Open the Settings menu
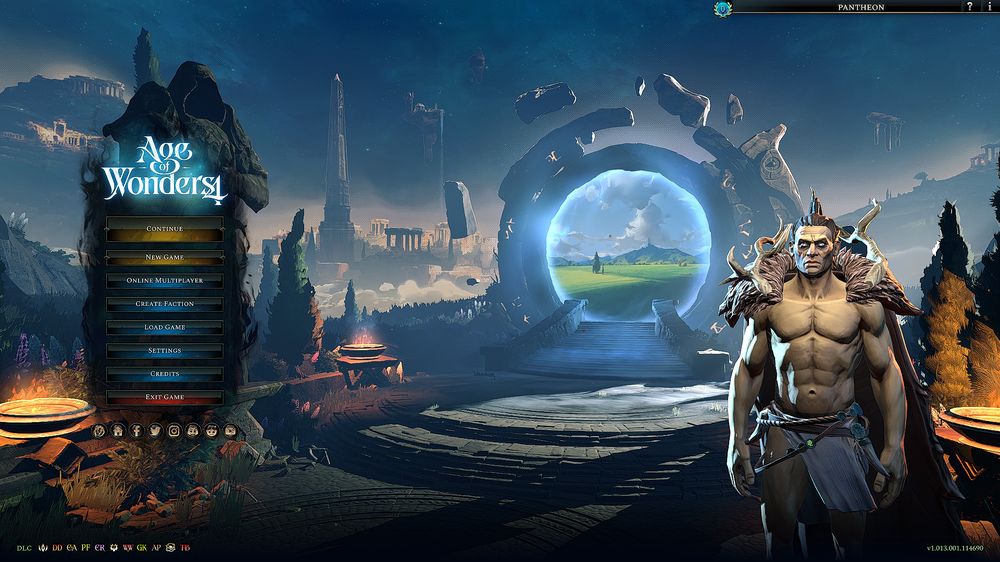 click(x=165, y=351)
